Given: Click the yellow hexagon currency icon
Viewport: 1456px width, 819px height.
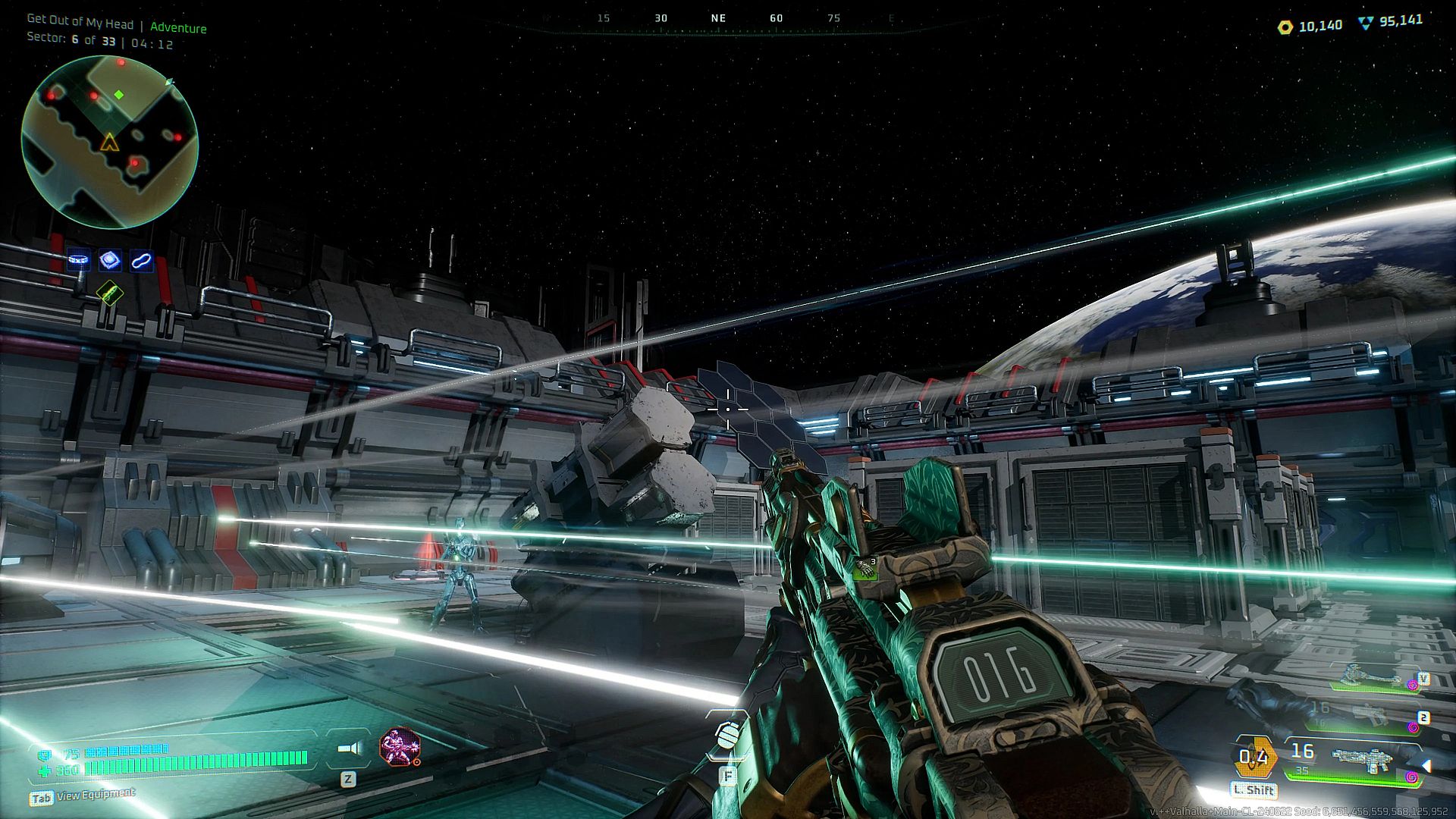Looking at the screenshot, I should point(1285,27).
